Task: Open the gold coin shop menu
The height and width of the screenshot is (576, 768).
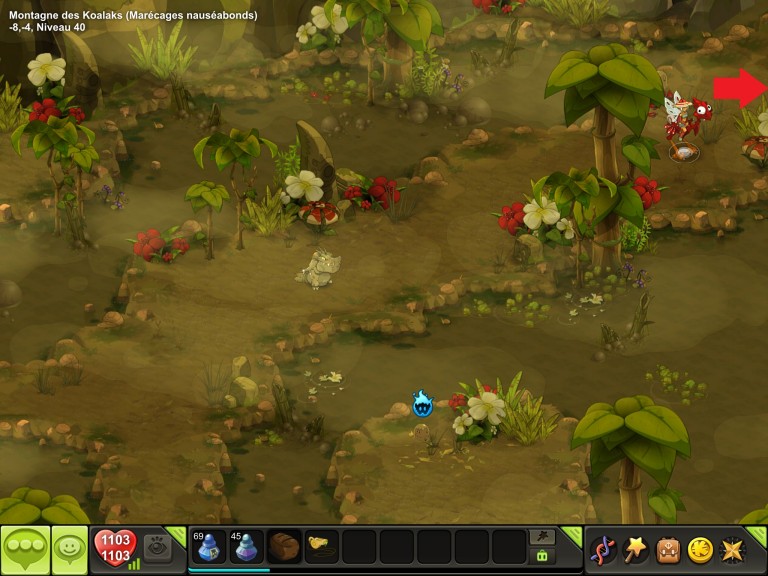Action: click(701, 549)
